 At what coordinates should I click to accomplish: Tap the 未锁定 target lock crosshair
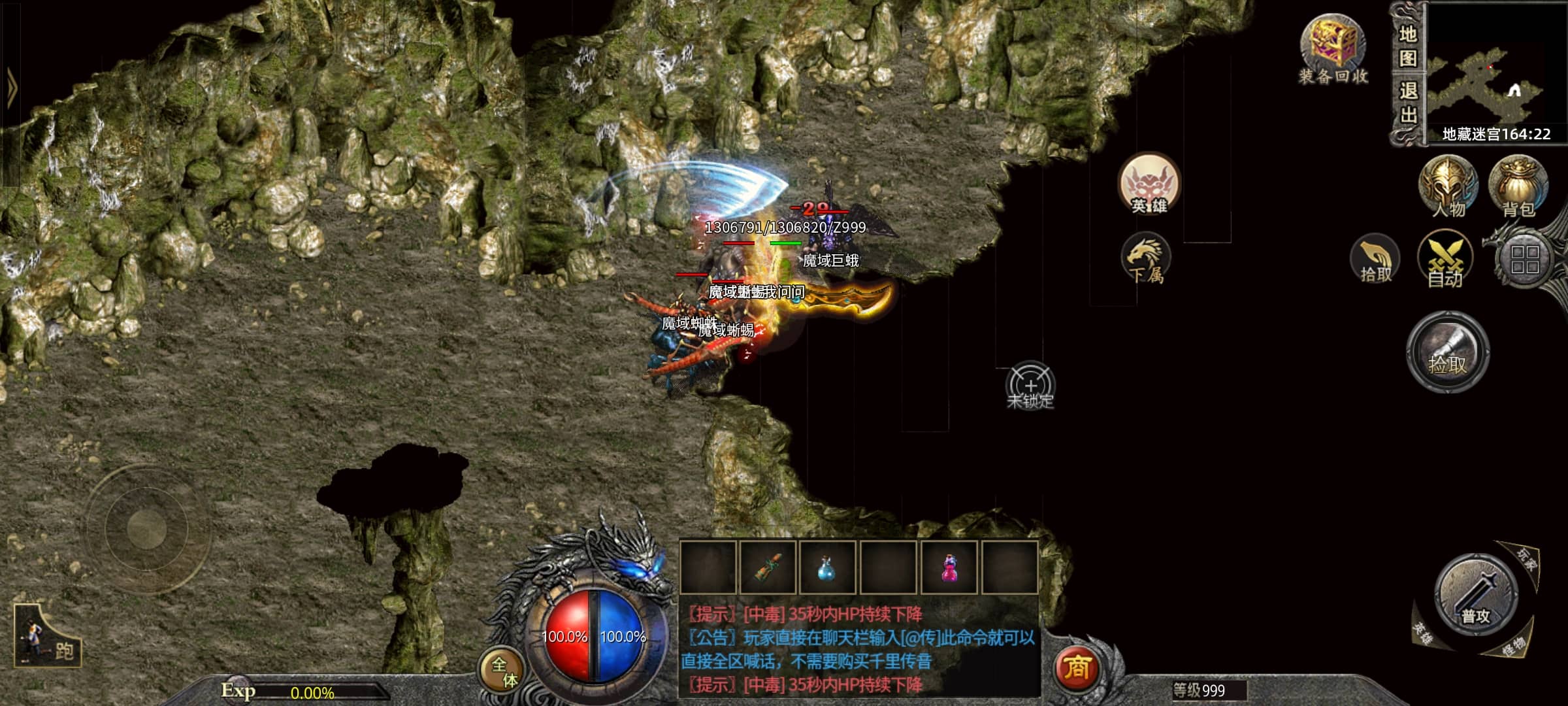(x=1030, y=386)
